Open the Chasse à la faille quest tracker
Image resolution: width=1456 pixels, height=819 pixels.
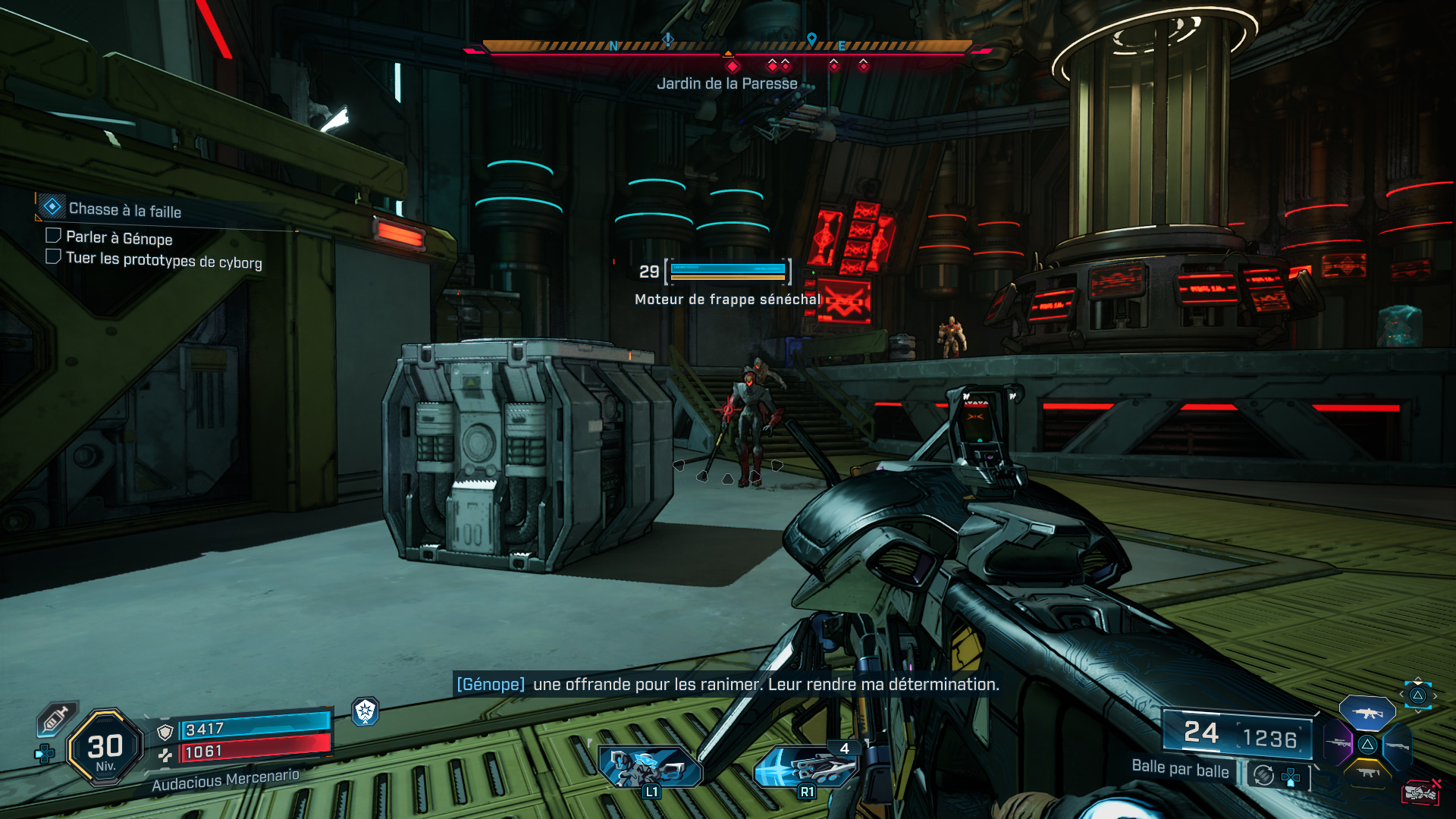124,209
